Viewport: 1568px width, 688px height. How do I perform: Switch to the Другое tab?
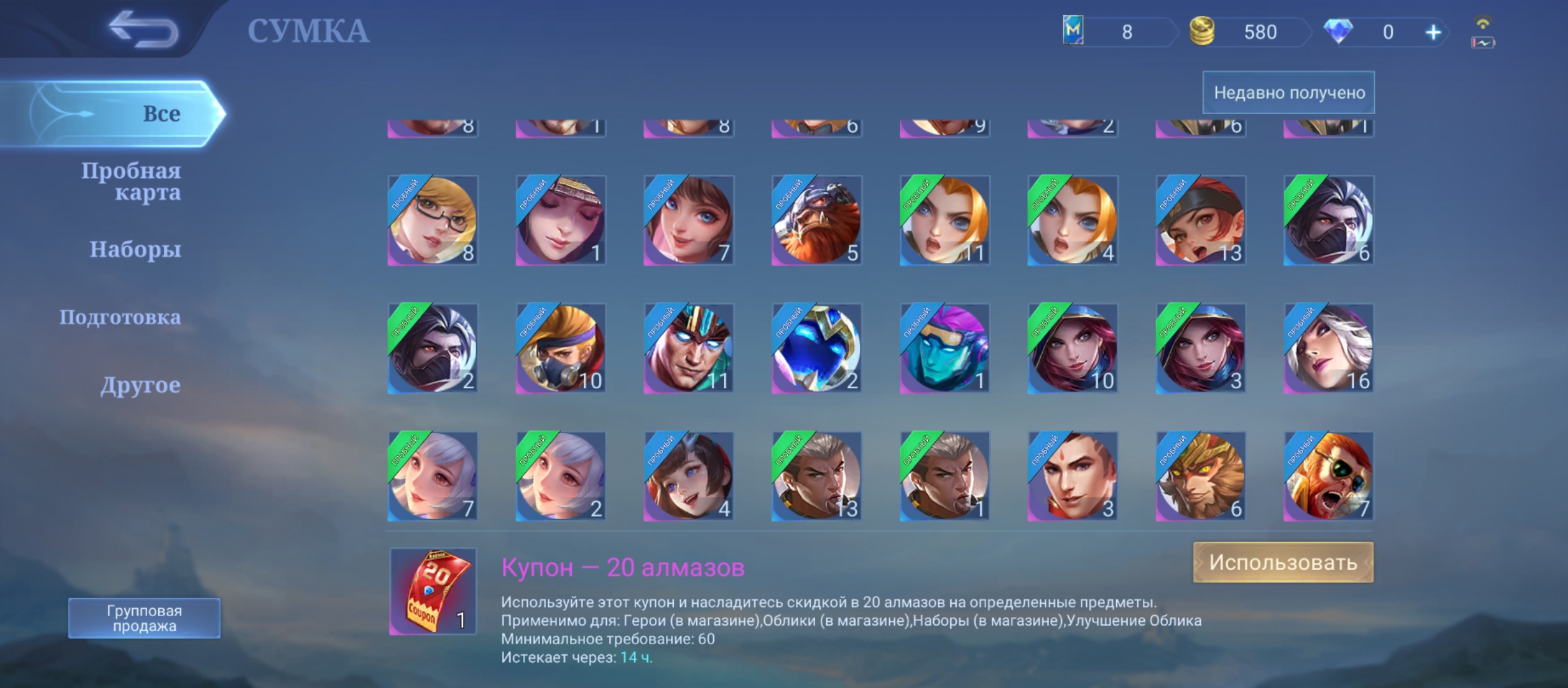[140, 385]
